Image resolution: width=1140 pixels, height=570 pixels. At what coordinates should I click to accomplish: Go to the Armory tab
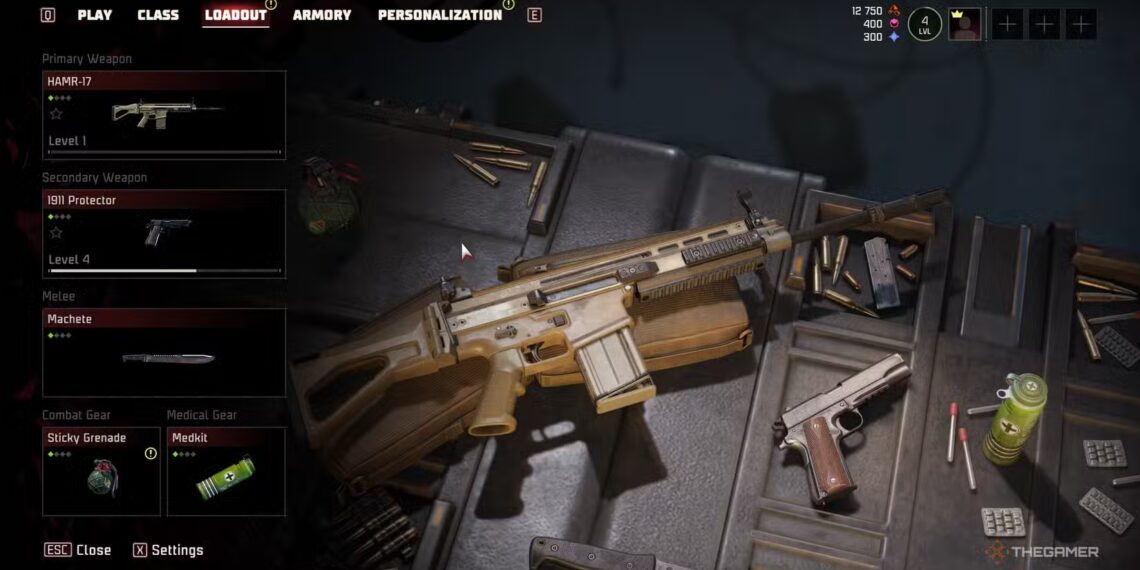point(322,15)
